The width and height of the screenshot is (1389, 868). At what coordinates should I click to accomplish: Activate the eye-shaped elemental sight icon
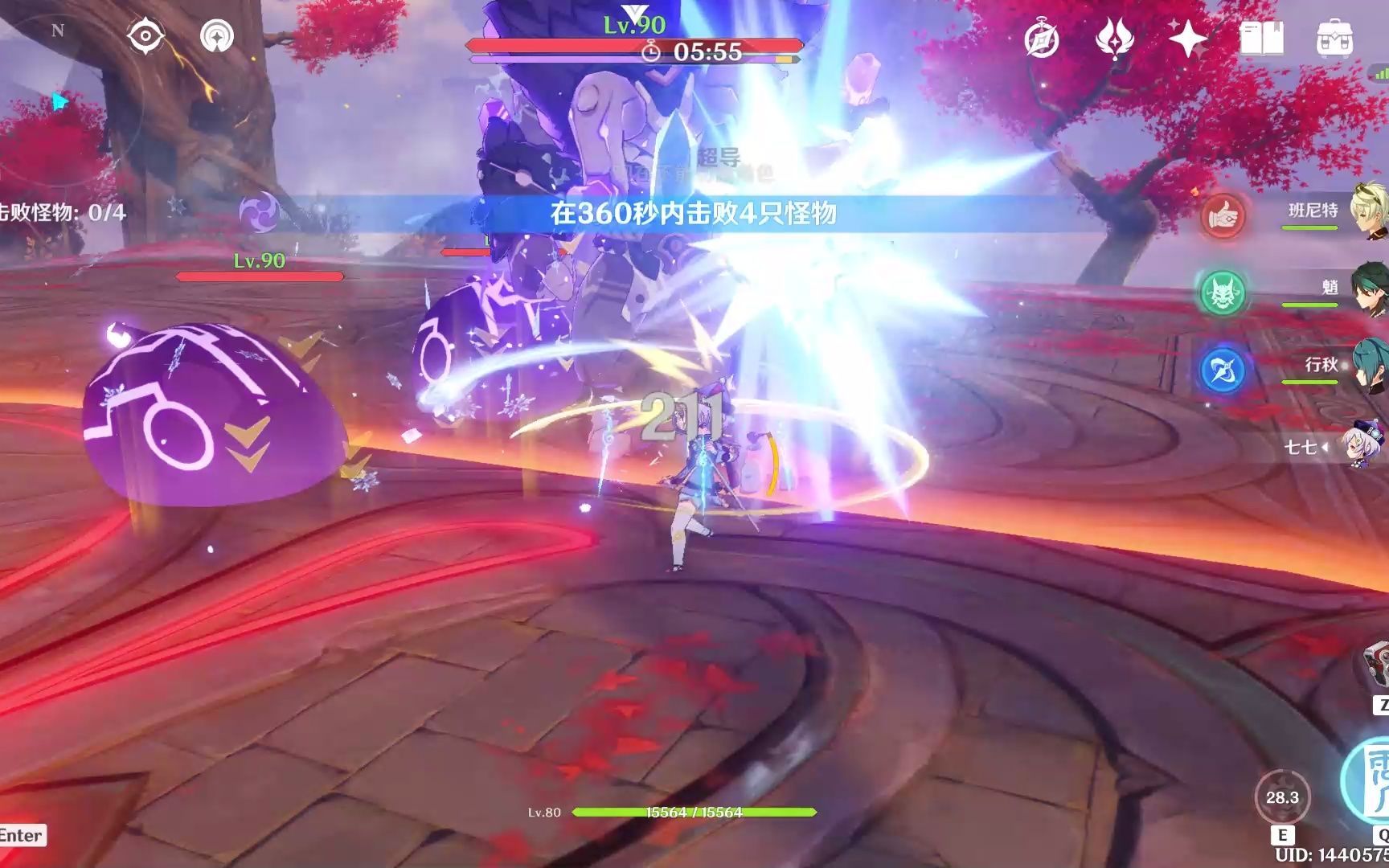(145, 36)
